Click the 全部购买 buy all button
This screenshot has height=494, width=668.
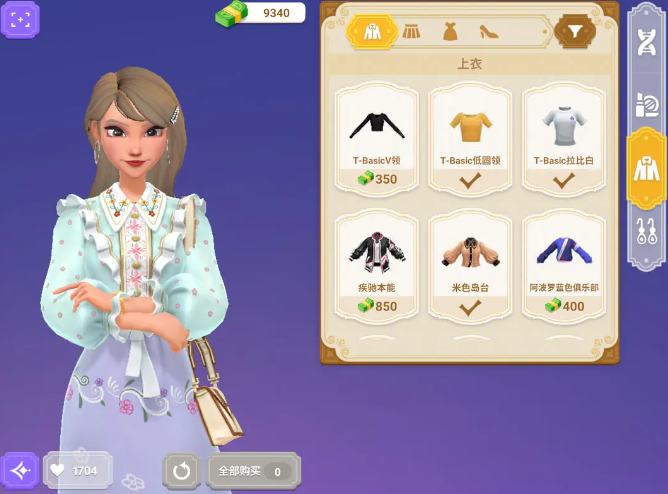[252, 470]
